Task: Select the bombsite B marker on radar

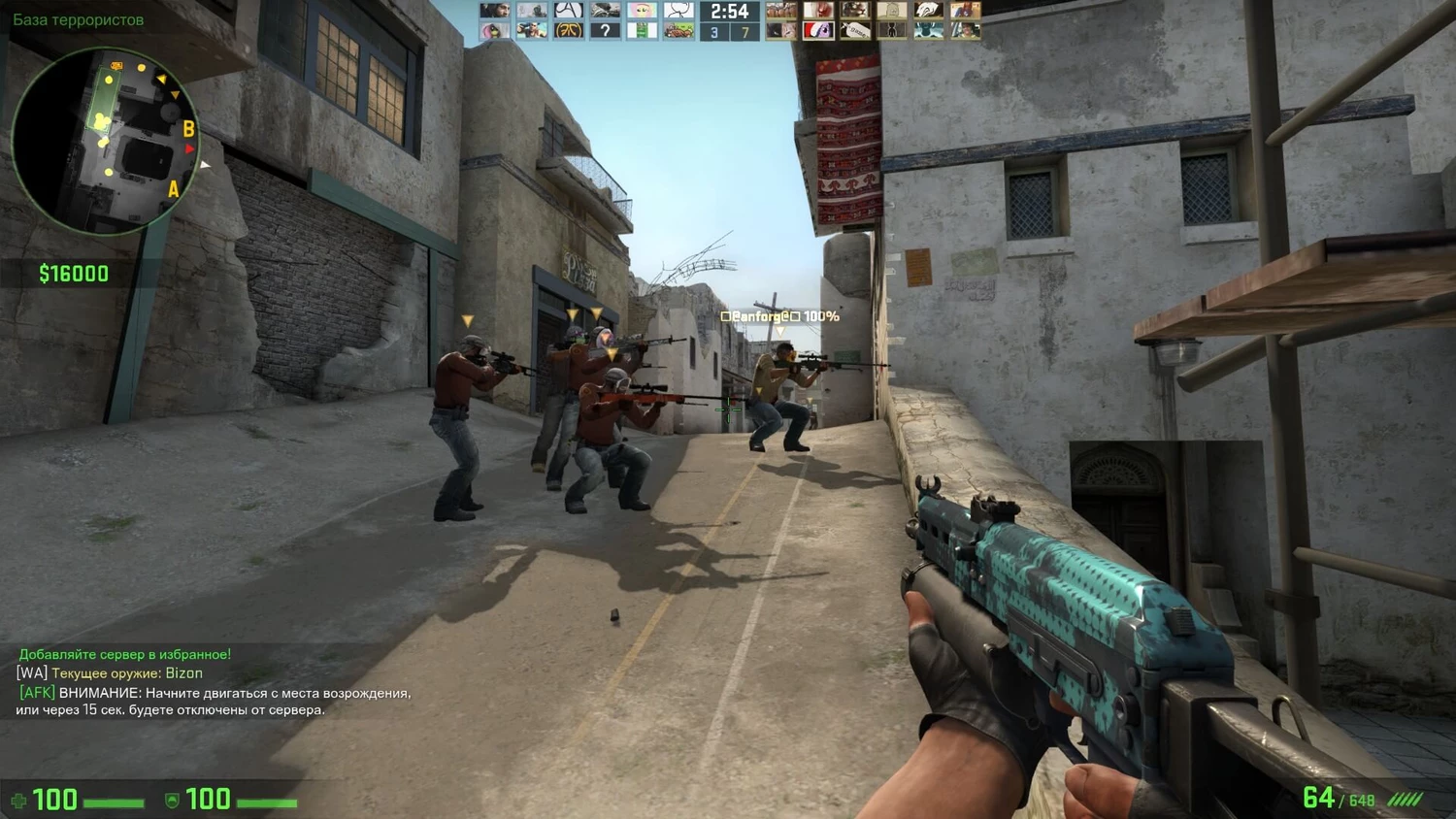Action: [188, 128]
